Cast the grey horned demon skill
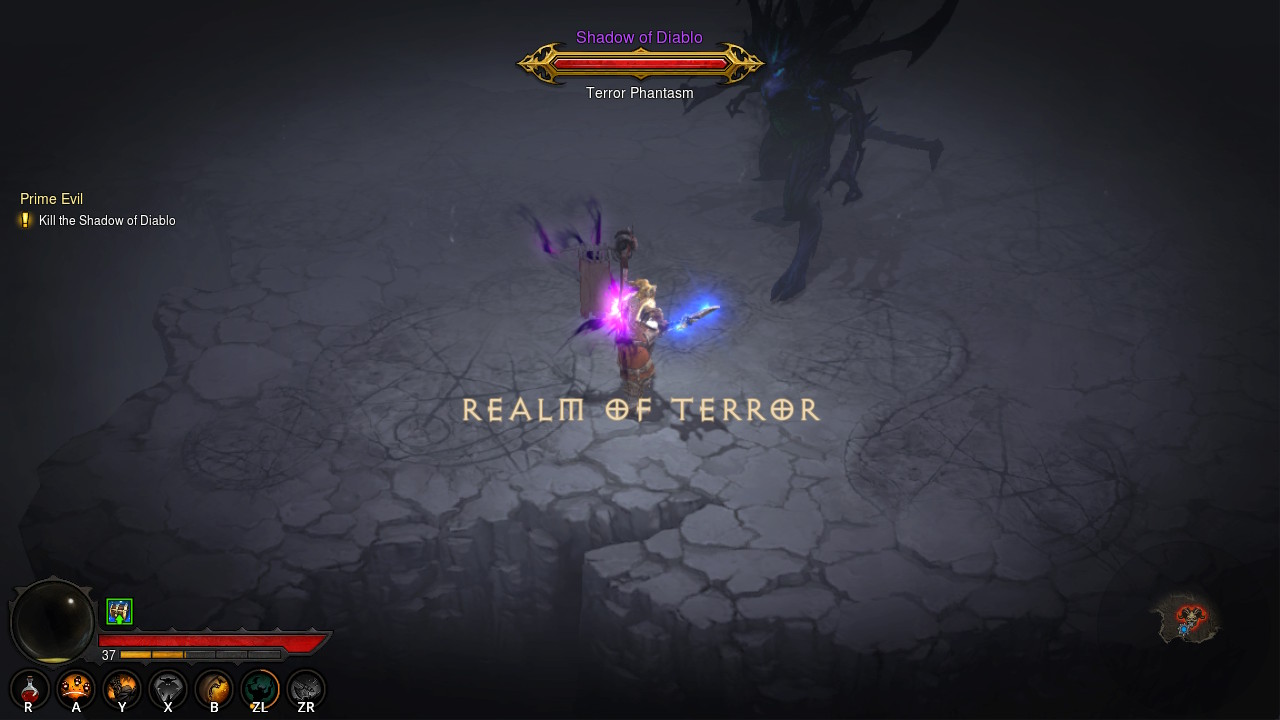Viewport: 1280px width, 720px height. click(x=168, y=688)
